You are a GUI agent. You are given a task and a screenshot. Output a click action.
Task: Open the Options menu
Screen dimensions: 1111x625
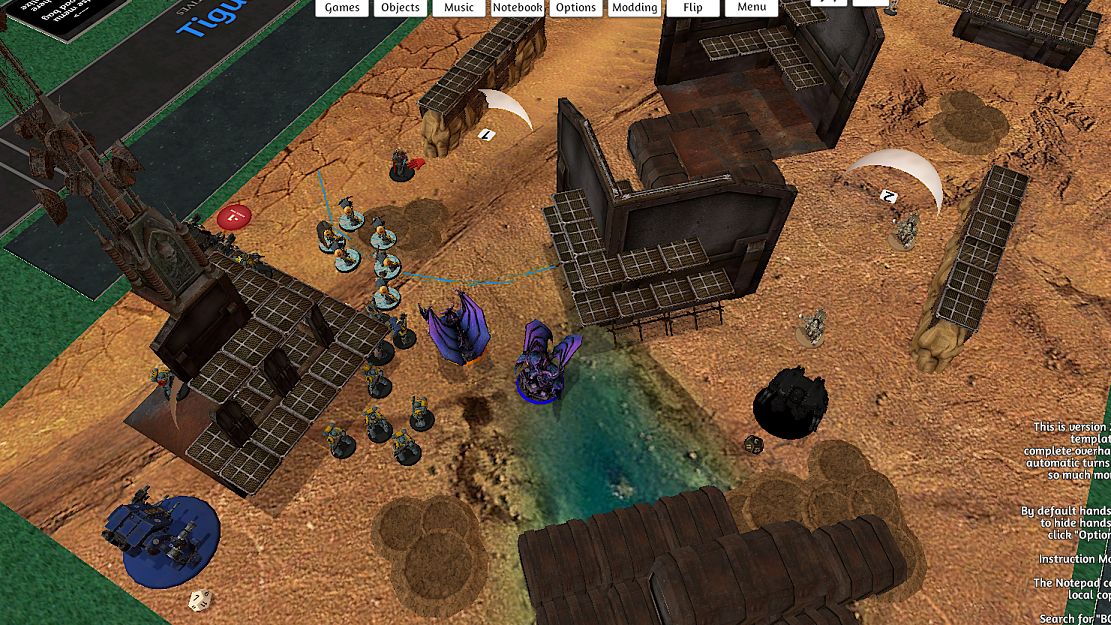(x=576, y=8)
